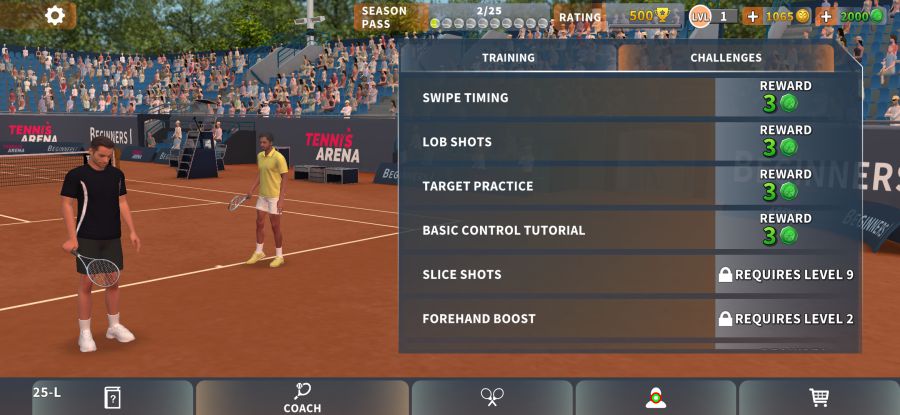This screenshot has height=415, width=900.
Task: Open the settings gear menu
Action: coord(55,16)
